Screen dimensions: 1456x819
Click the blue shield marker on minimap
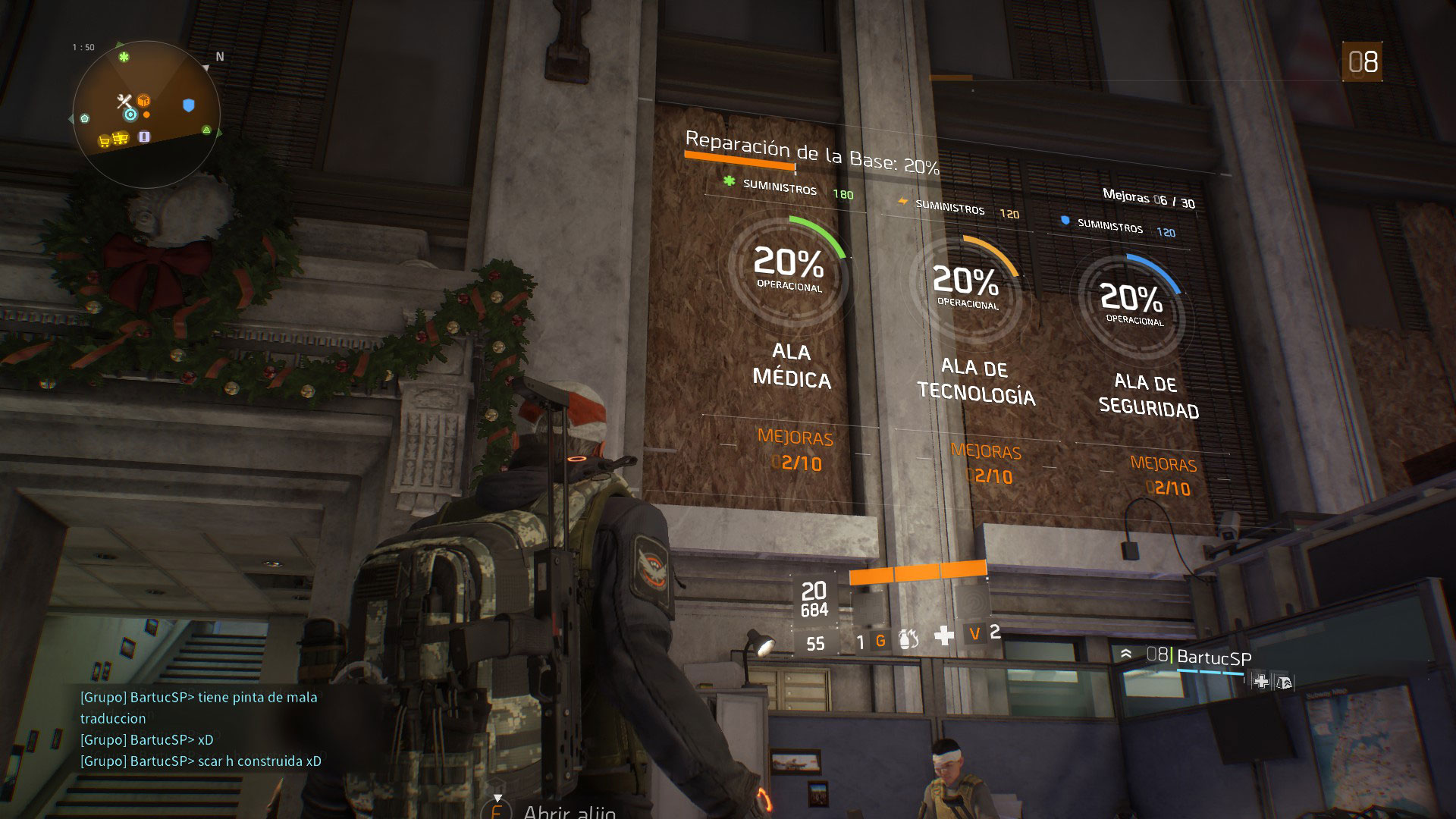pyautogui.click(x=189, y=105)
